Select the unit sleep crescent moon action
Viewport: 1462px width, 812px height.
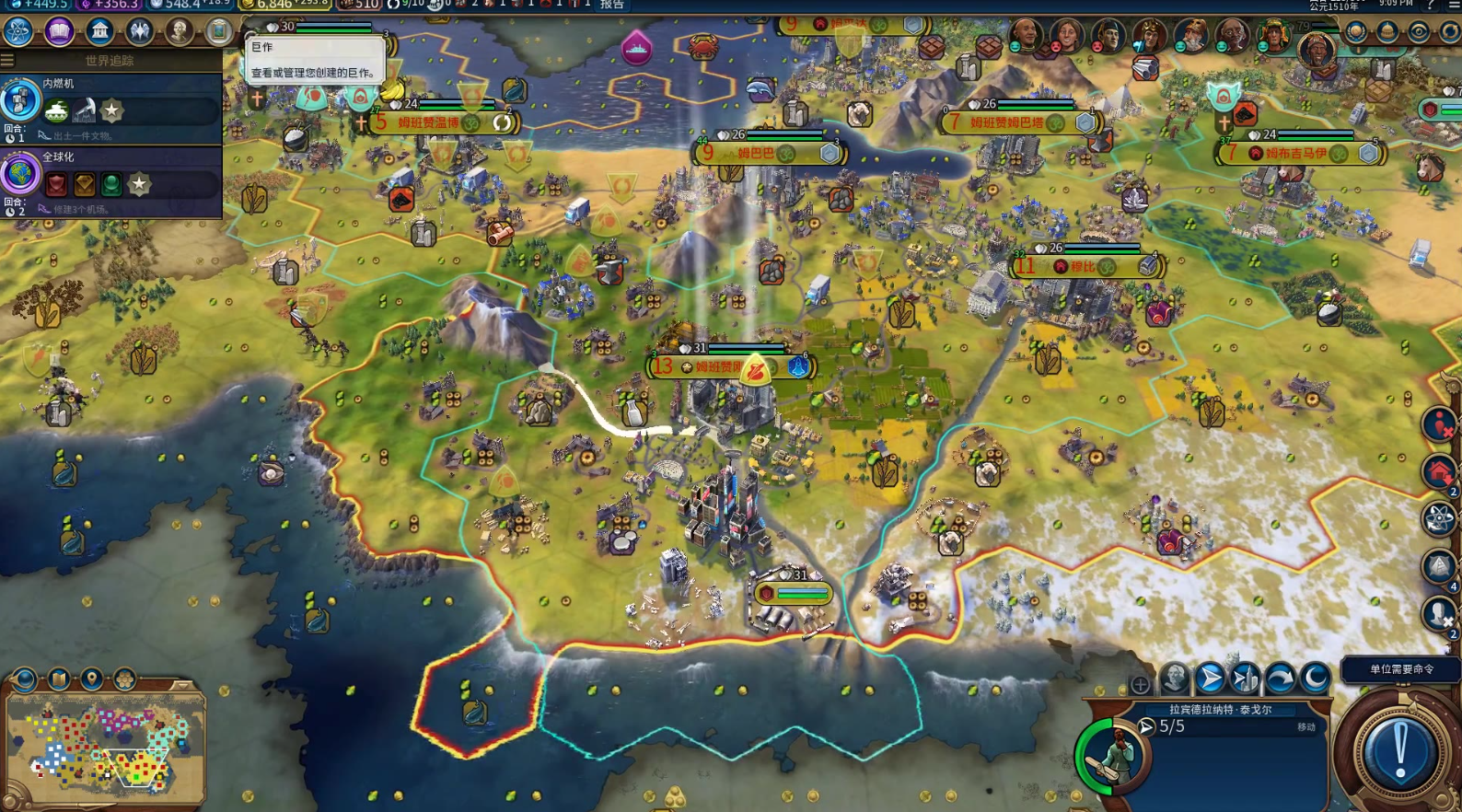pos(1315,679)
